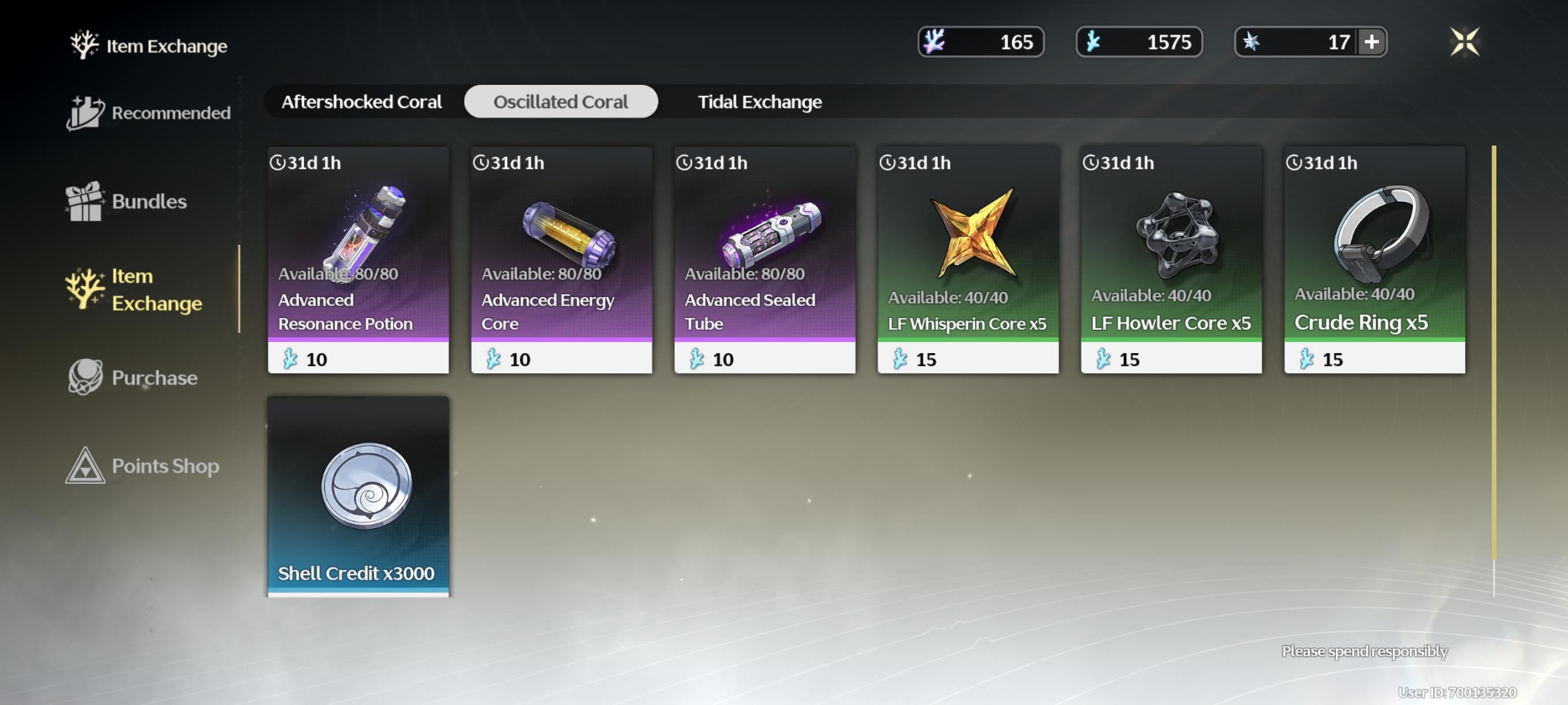
Task: Open the Recommended shop section
Action: (x=149, y=113)
